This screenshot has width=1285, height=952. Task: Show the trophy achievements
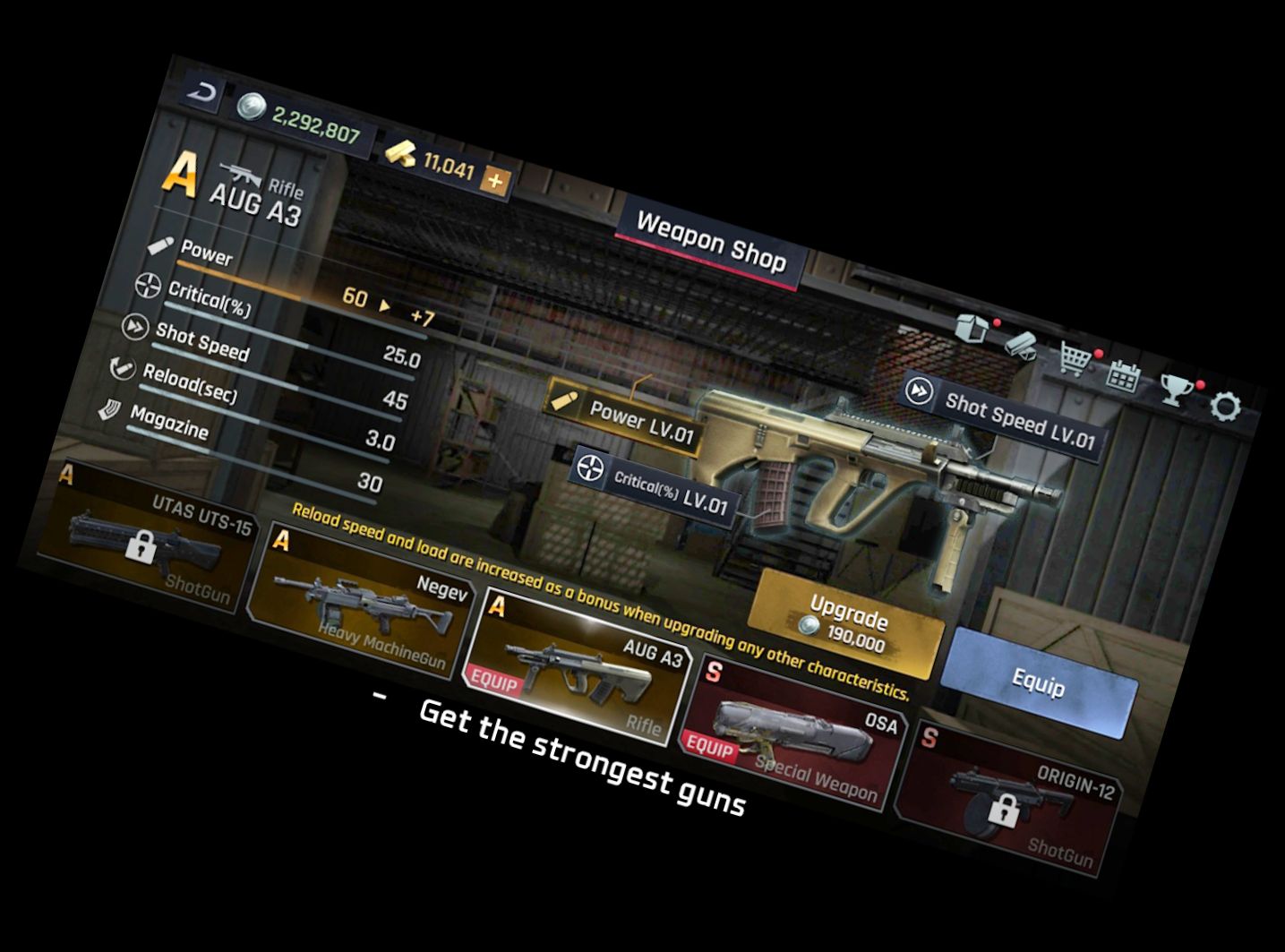tap(1174, 390)
